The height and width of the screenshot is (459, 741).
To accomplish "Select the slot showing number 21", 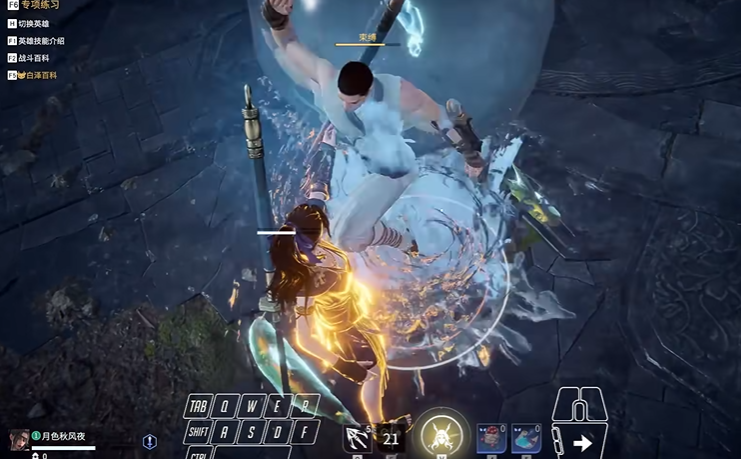I will pyautogui.click(x=391, y=438).
